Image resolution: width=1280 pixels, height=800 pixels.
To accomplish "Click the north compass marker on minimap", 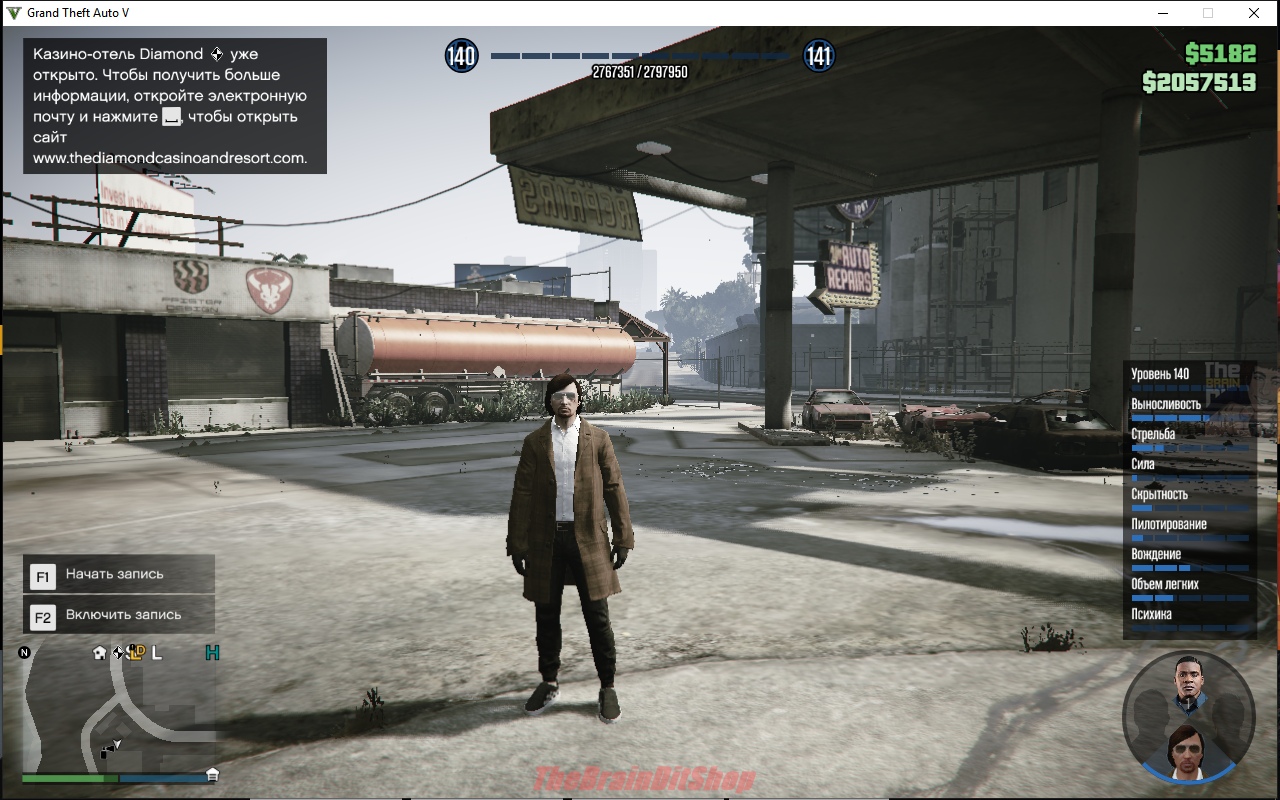I will click(25, 653).
